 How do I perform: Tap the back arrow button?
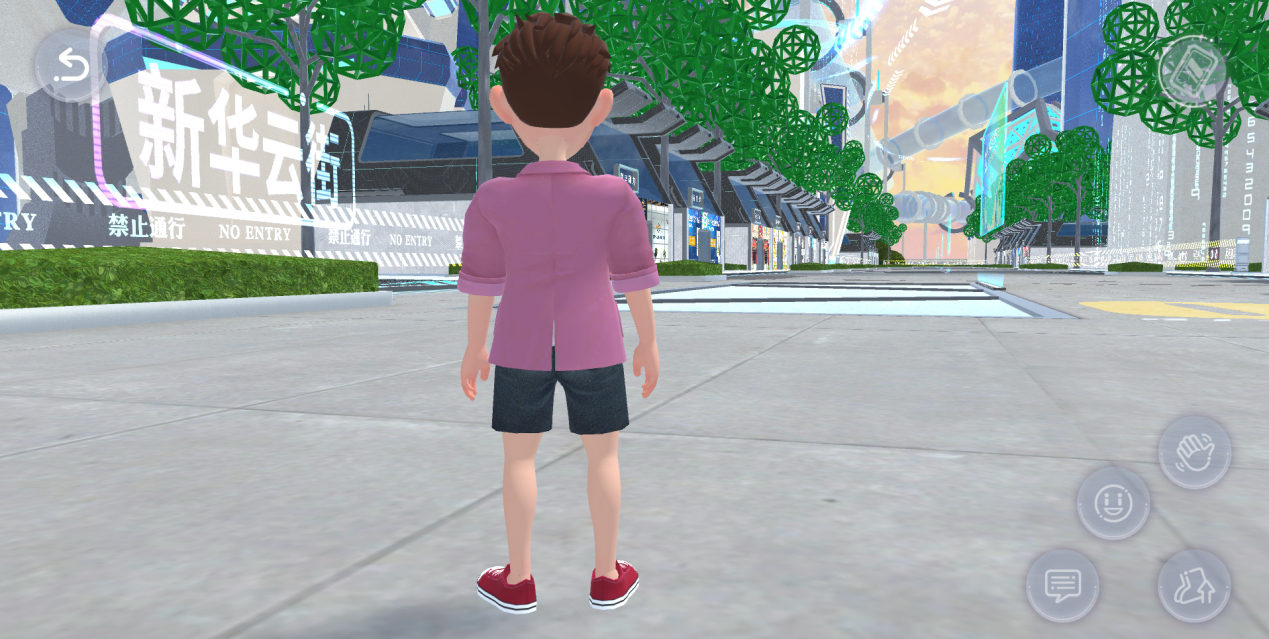(70, 67)
